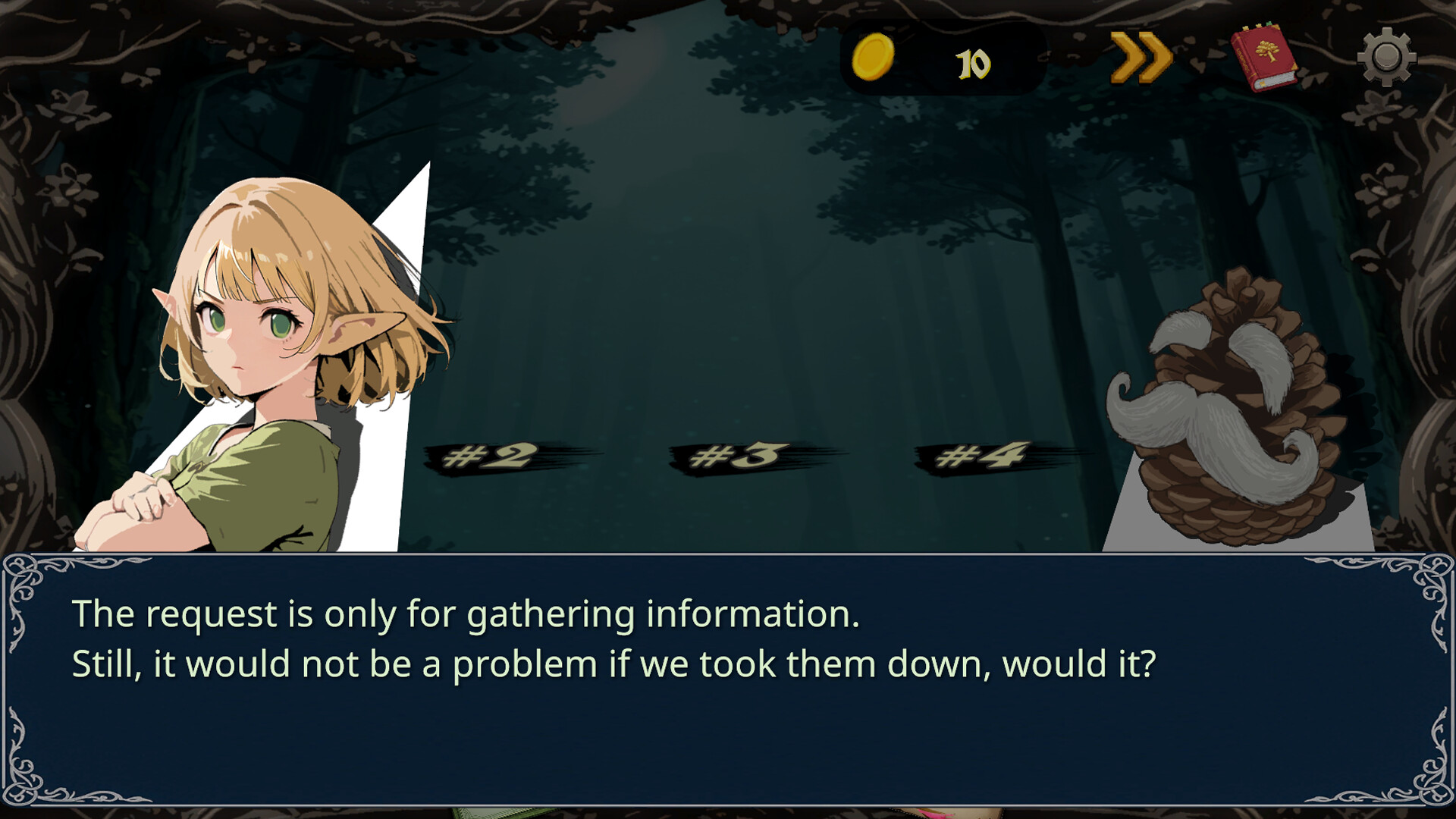Open the settings gear menu
The width and height of the screenshot is (1456, 819).
point(1387,55)
